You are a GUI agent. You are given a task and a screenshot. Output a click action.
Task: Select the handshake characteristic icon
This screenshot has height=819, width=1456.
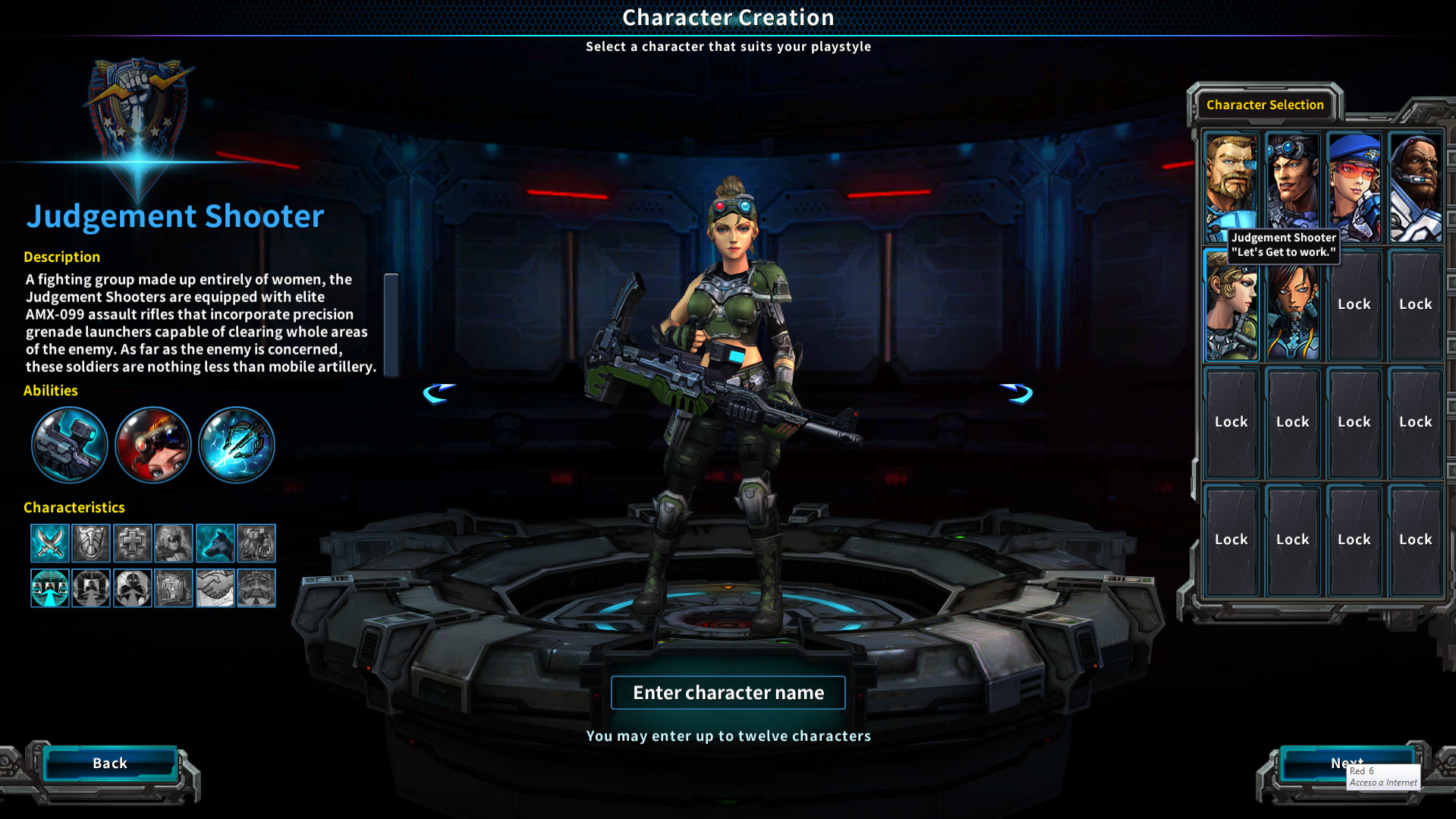[215, 587]
